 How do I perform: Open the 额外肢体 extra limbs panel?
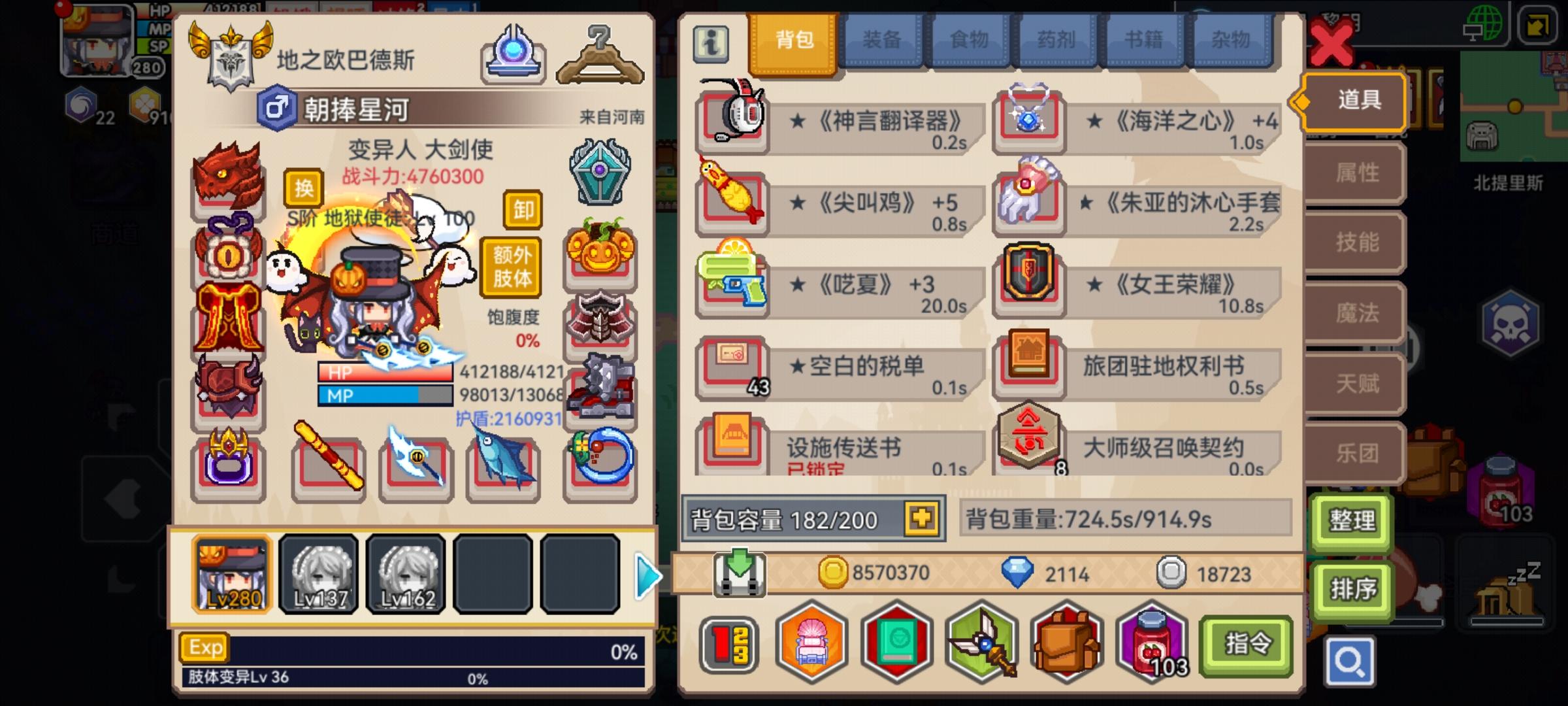coord(512,265)
